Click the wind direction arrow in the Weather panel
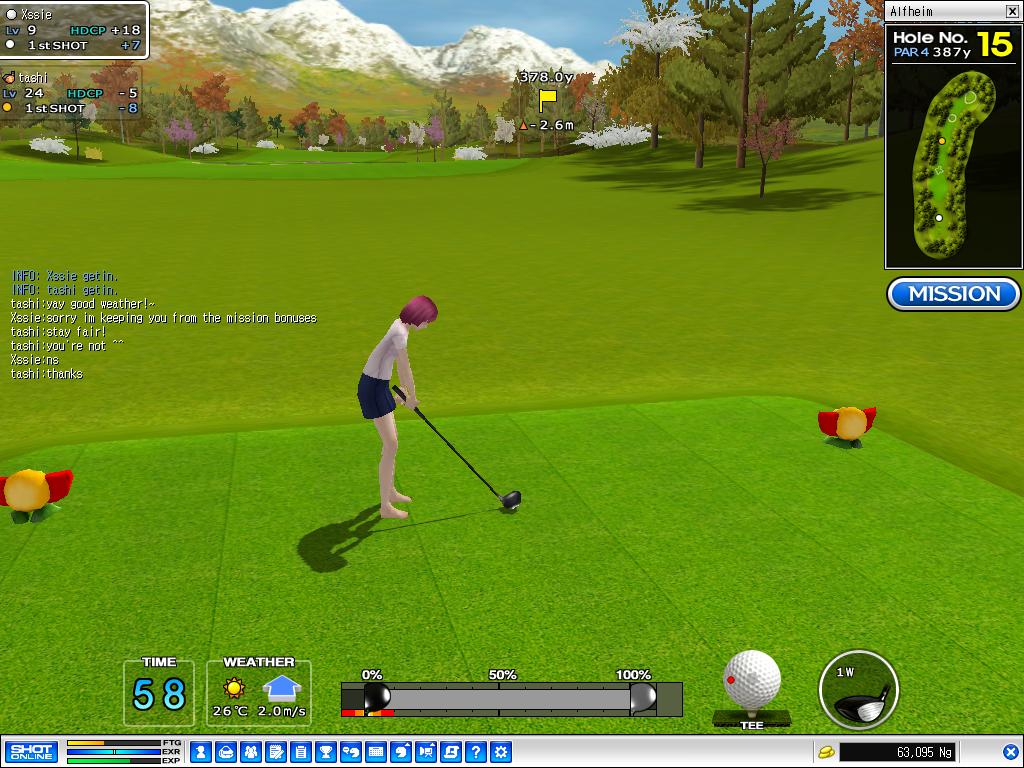This screenshot has width=1024, height=768. 282,688
